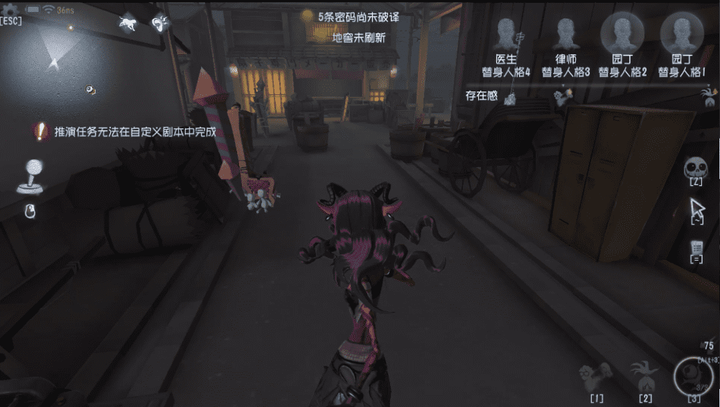Select the running horse icon
The height and width of the screenshot is (407, 720).
128,22
